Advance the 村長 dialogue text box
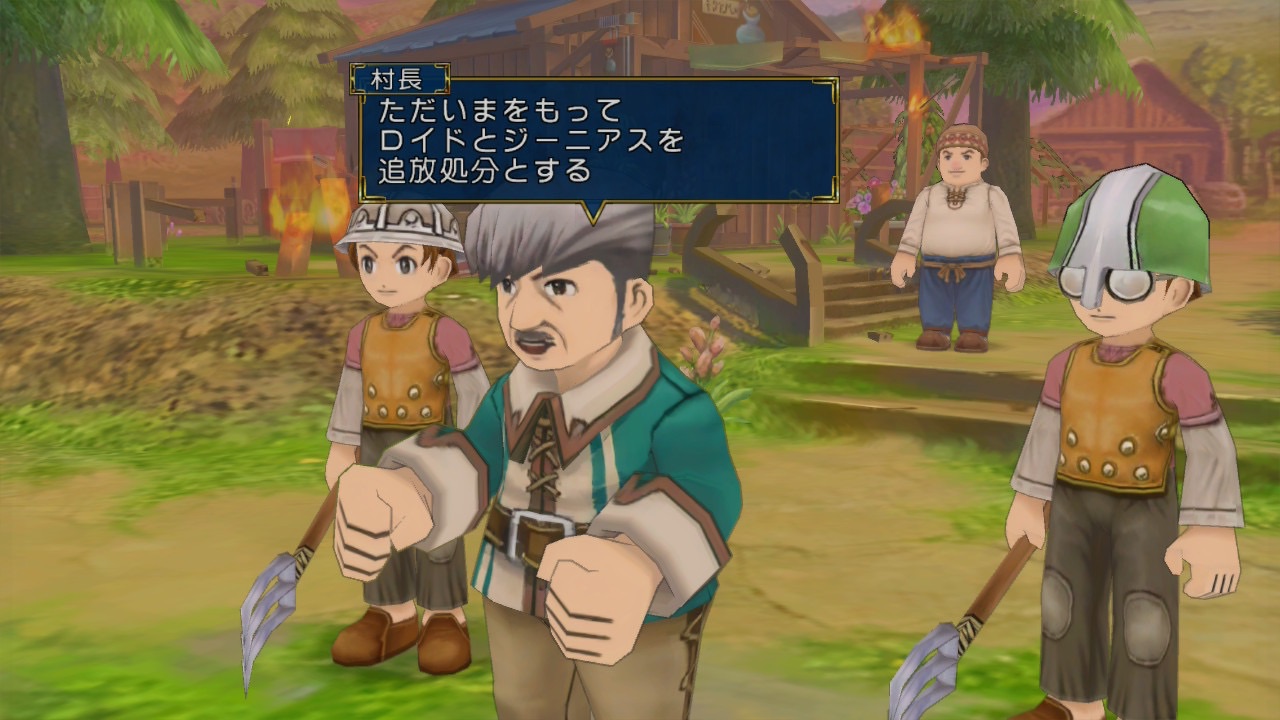The height and width of the screenshot is (720, 1280). (x=598, y=140)
